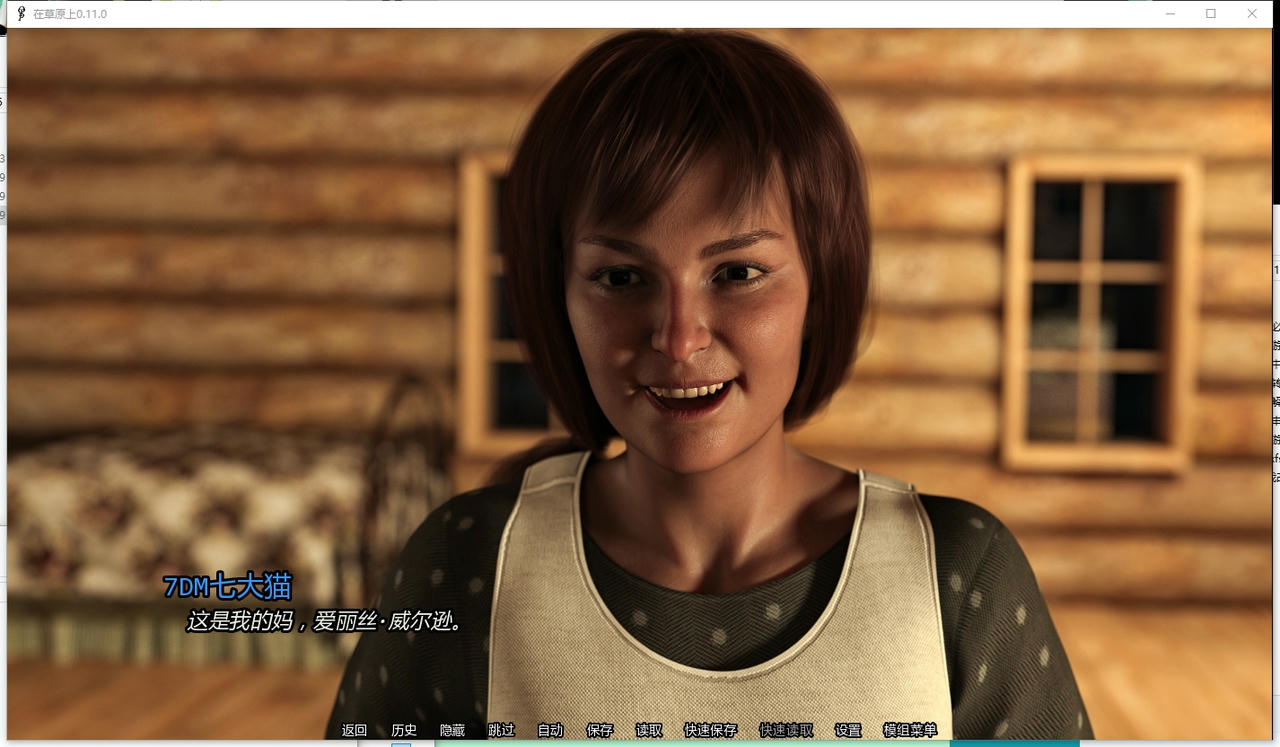The width and height of the screenshot is (1280, 747).
Task: Hide the text box using 隐藏
Action: pyautogui.click(x=451, y=730)
